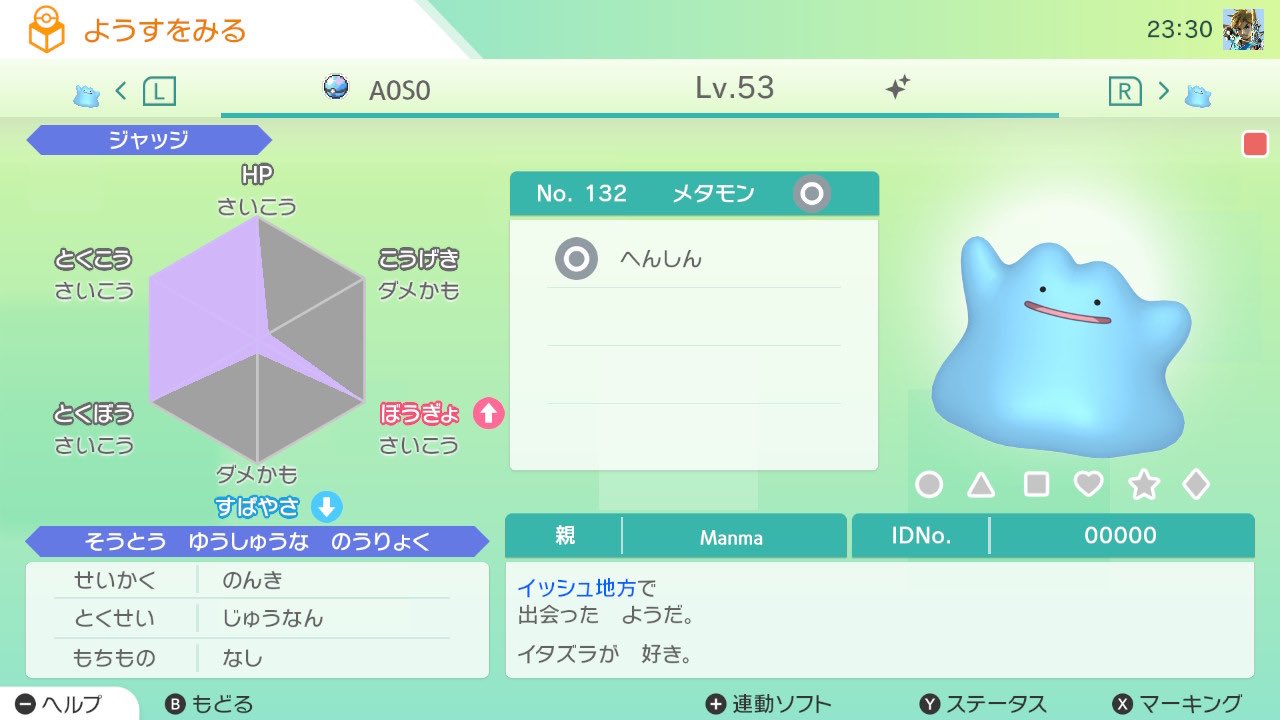Viewport: 1280px width, 720px height.
Task: Select the move へんしん type icon
Action: pos(576,258)
